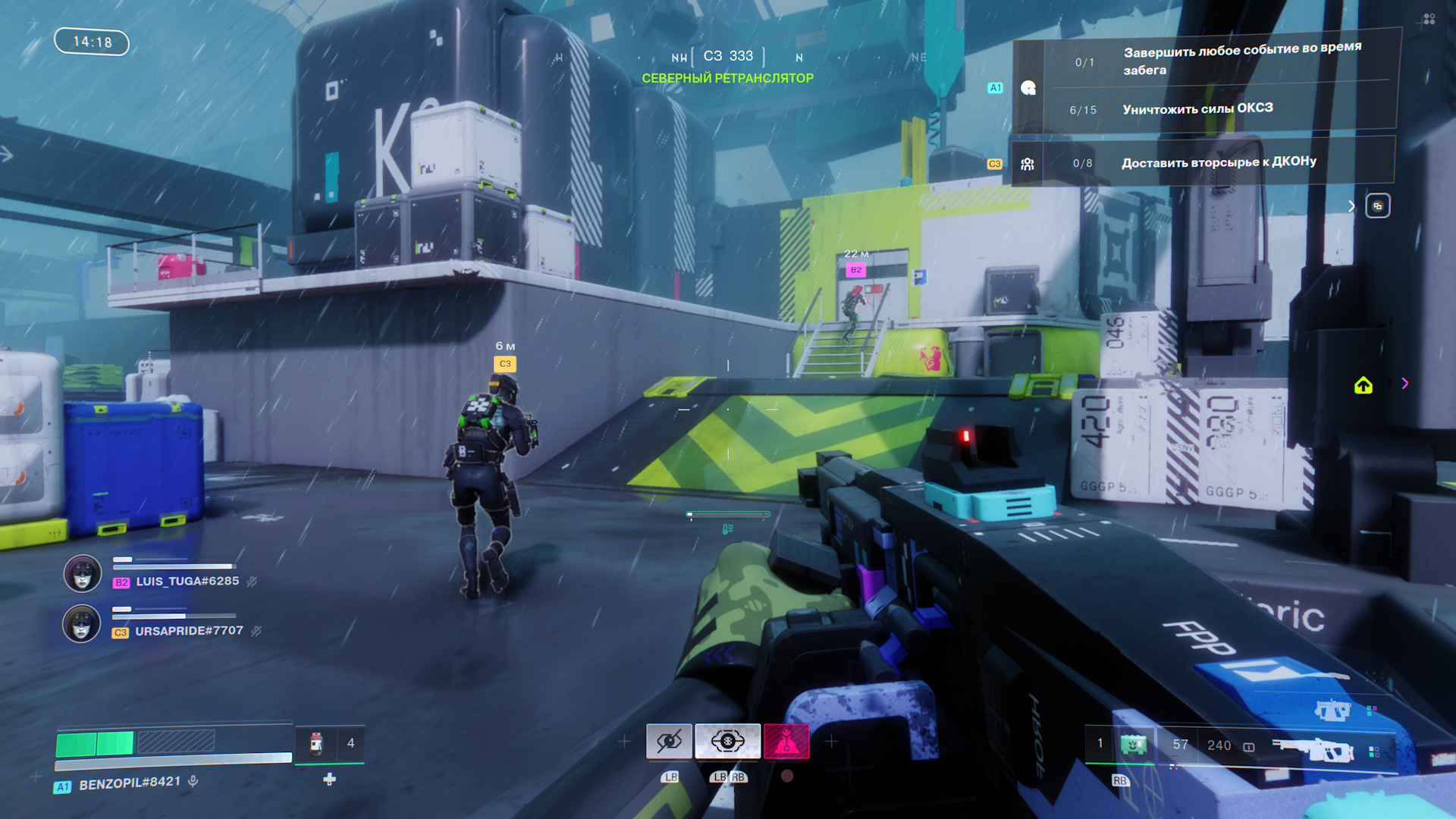Open the 'Доставить вторсырье к ДКОНу' squad objective
The height and width of the screenshot is (819, 1456).
(1218, 162)
